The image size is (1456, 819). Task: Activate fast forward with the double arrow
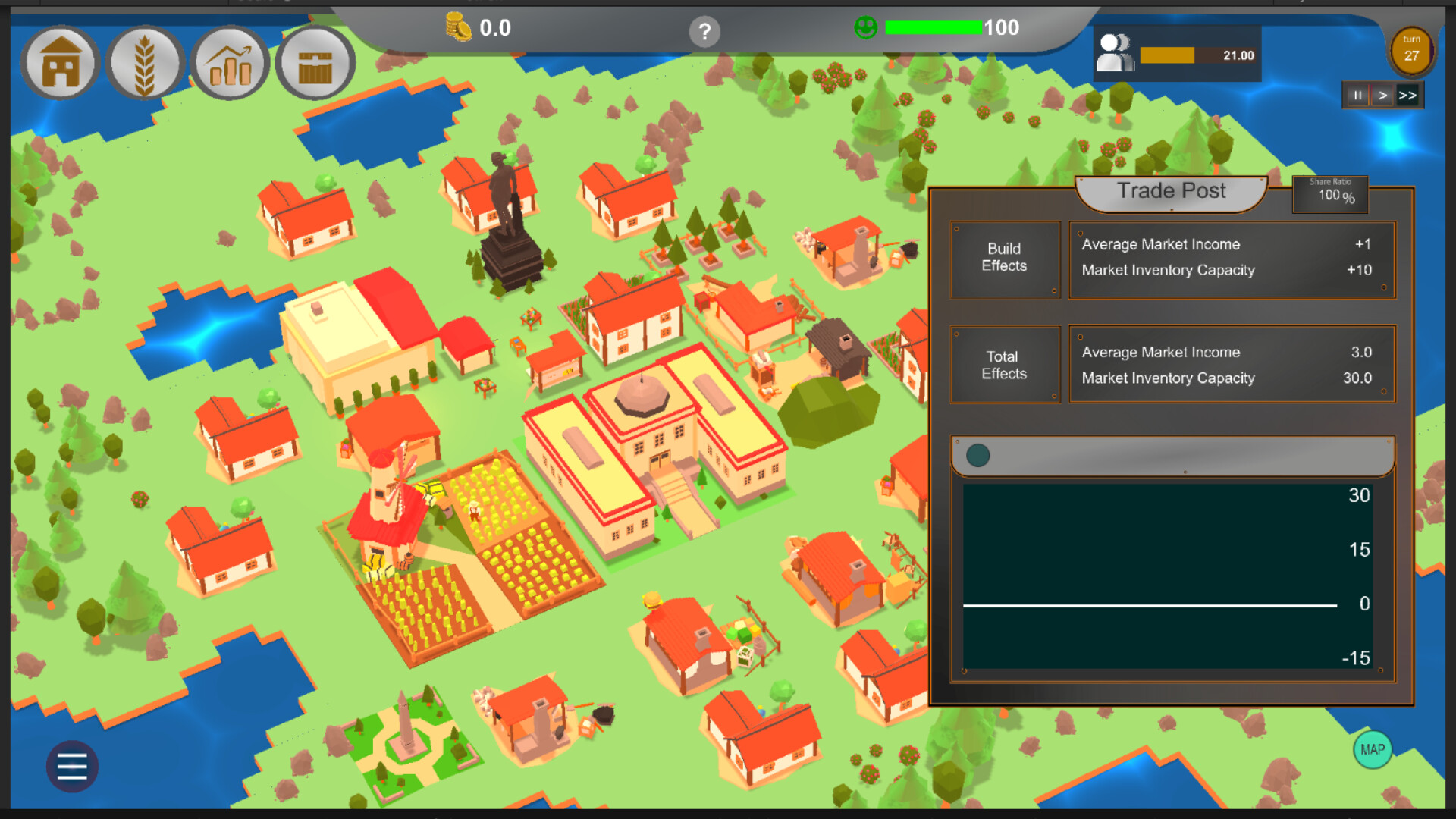(1409, 95)
